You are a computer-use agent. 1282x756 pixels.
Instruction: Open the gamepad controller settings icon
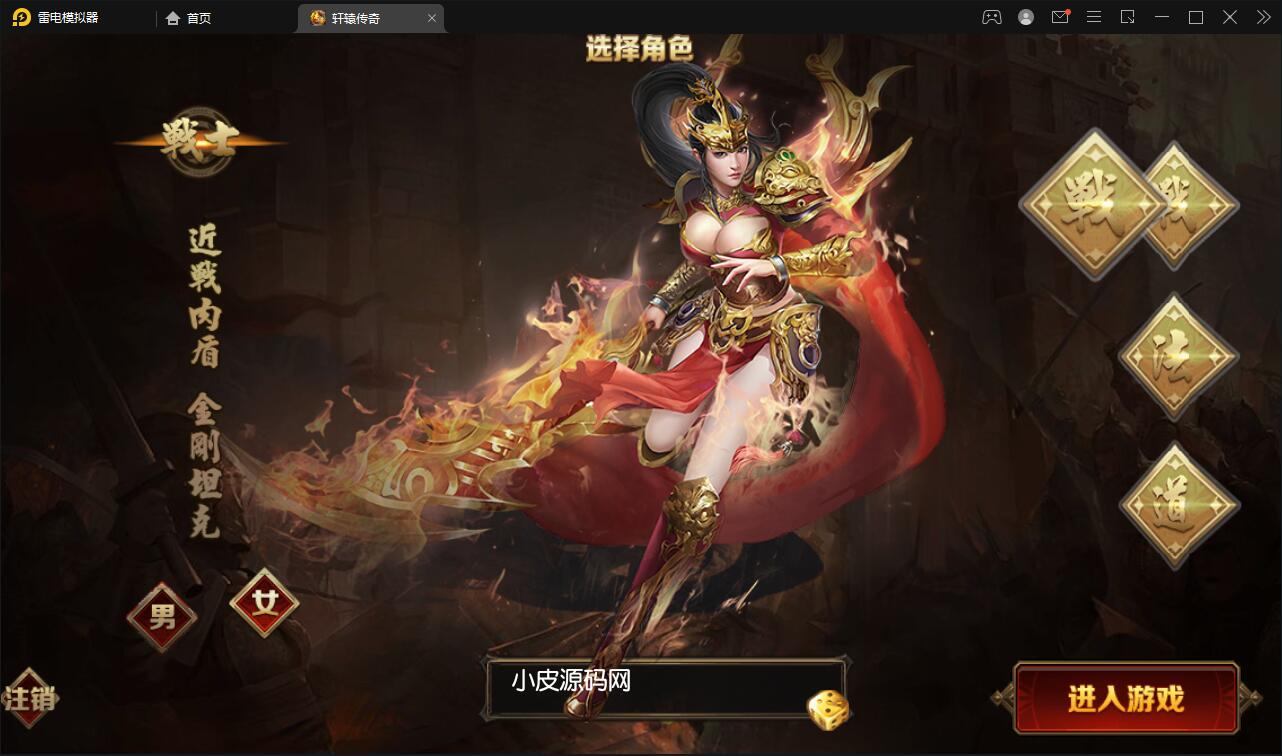[x=991, y=17]
